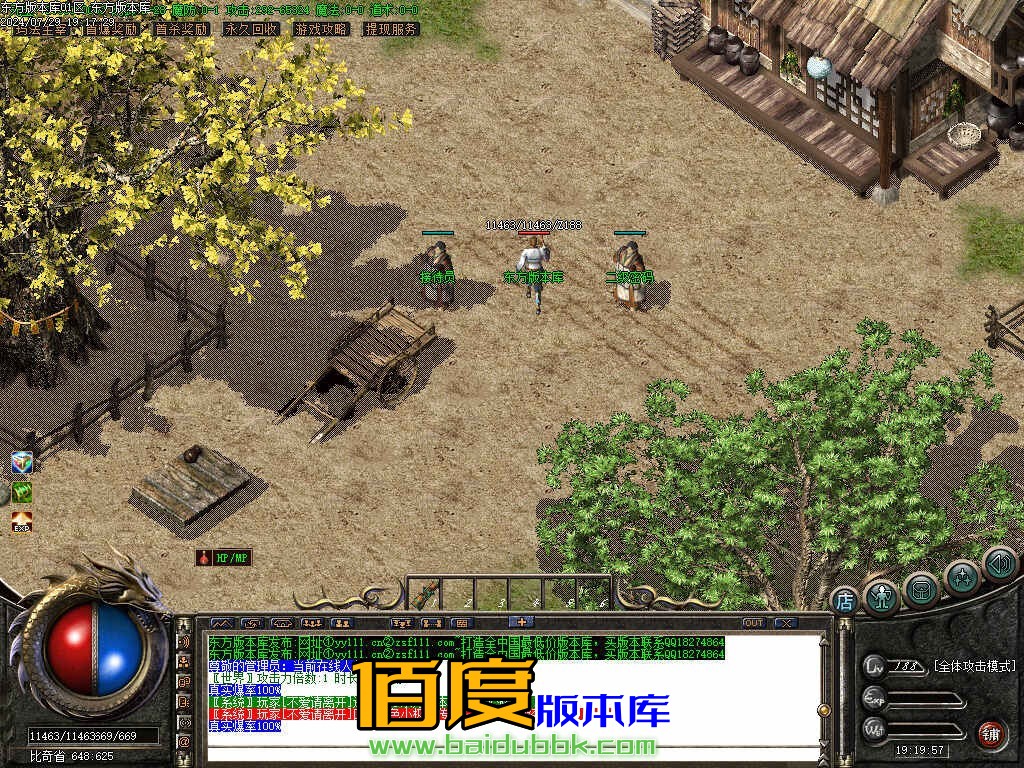The image size is (1024, 768).
Task: Open the character equipment figure icon
Action: coord(881,596)
